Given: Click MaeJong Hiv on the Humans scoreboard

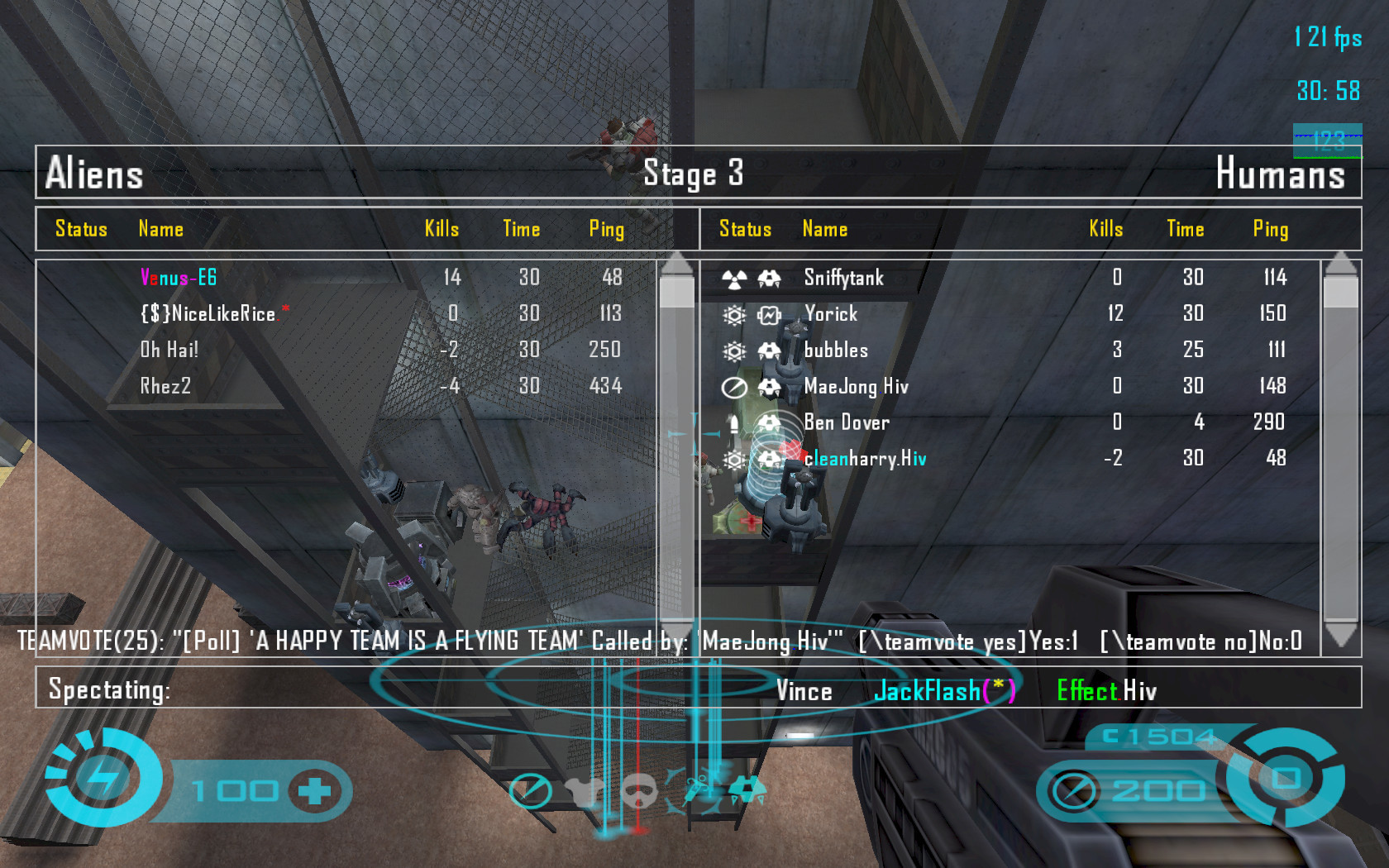Looking at the screenshot, I should click(x=856, y=386).
